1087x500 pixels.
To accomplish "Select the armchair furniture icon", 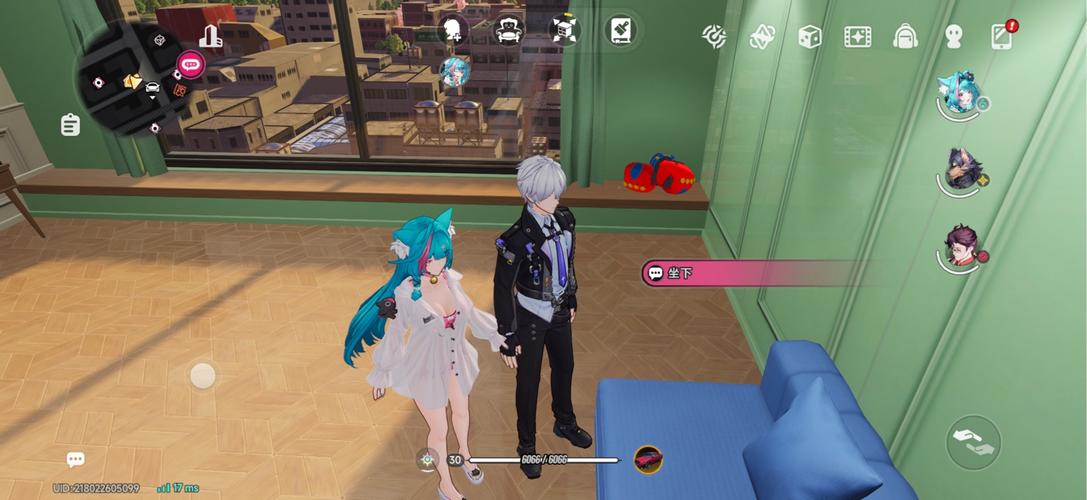I will click(x=510, y=30).
